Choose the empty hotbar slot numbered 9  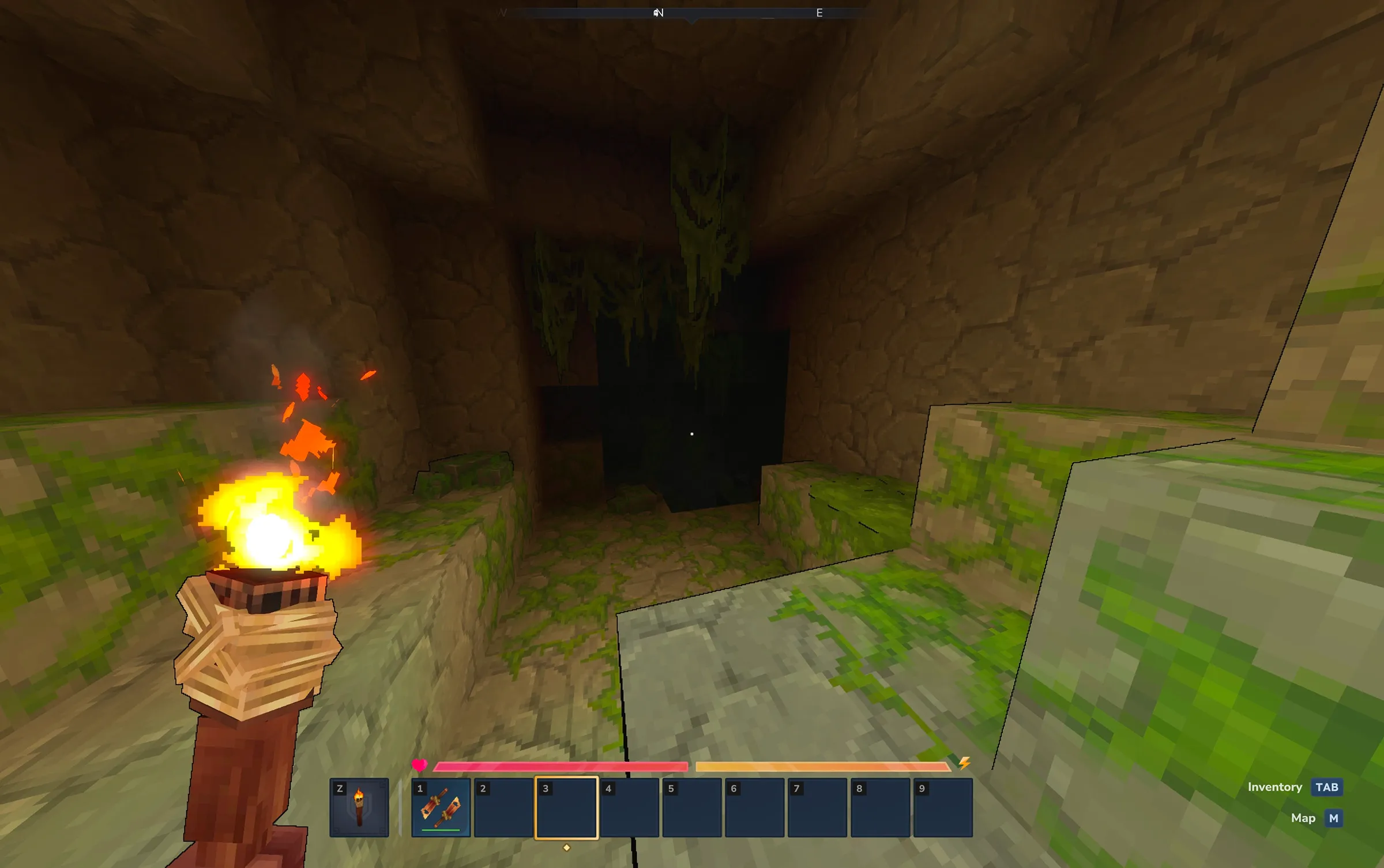[x=943, y=807]
